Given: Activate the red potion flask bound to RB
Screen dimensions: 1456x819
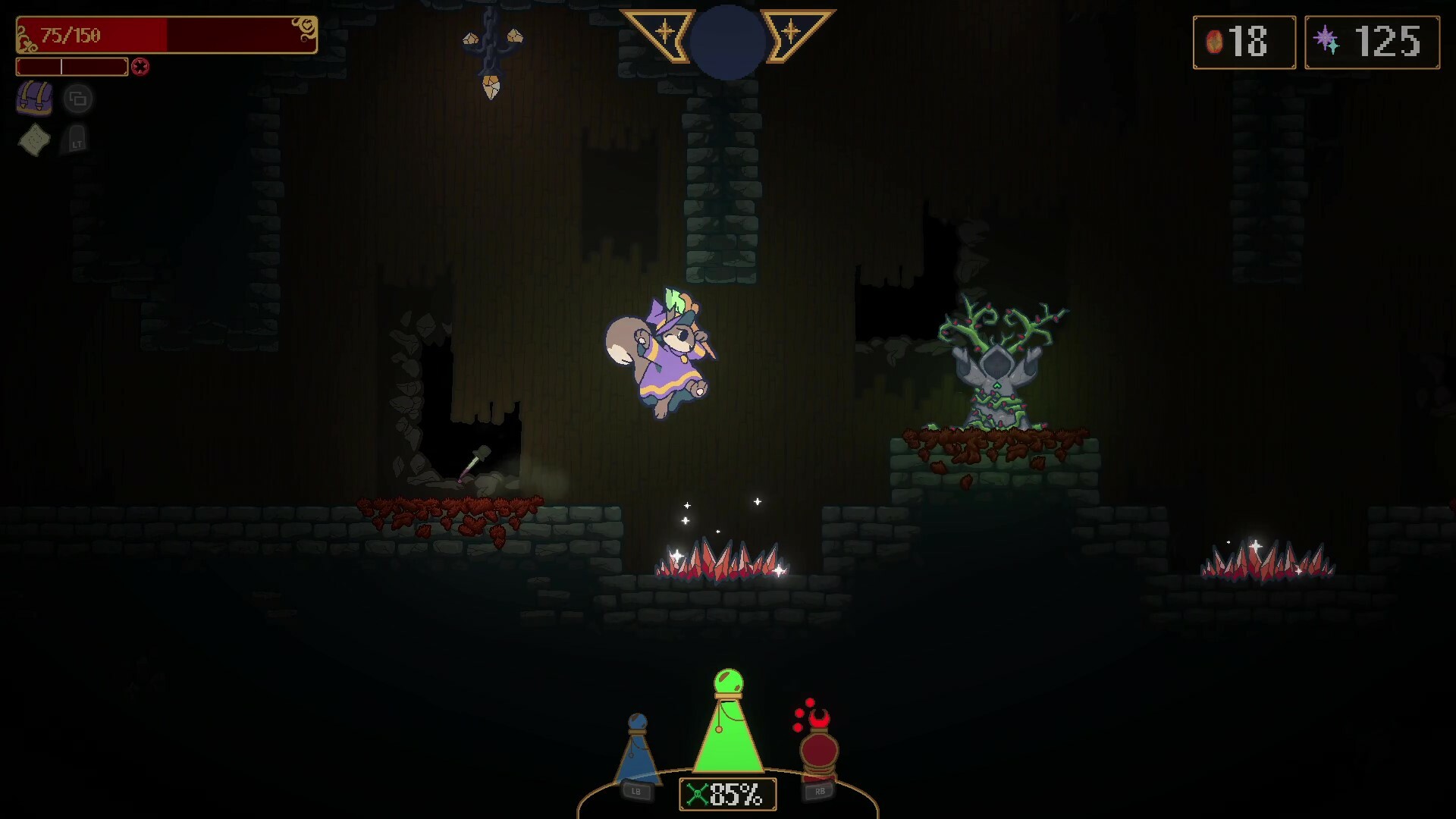Looking at the screenshot, I should 820,751.
